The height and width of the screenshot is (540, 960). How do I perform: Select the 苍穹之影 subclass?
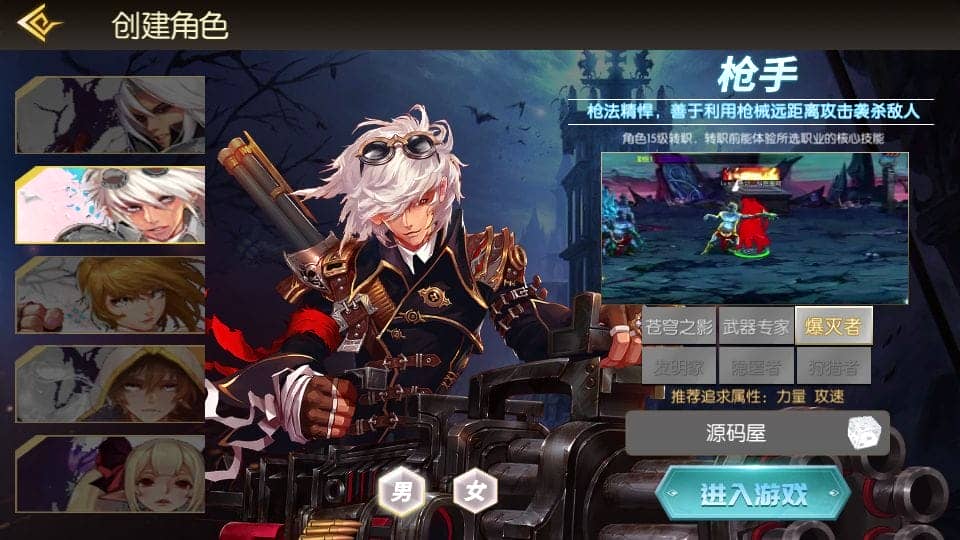[679, 326]
